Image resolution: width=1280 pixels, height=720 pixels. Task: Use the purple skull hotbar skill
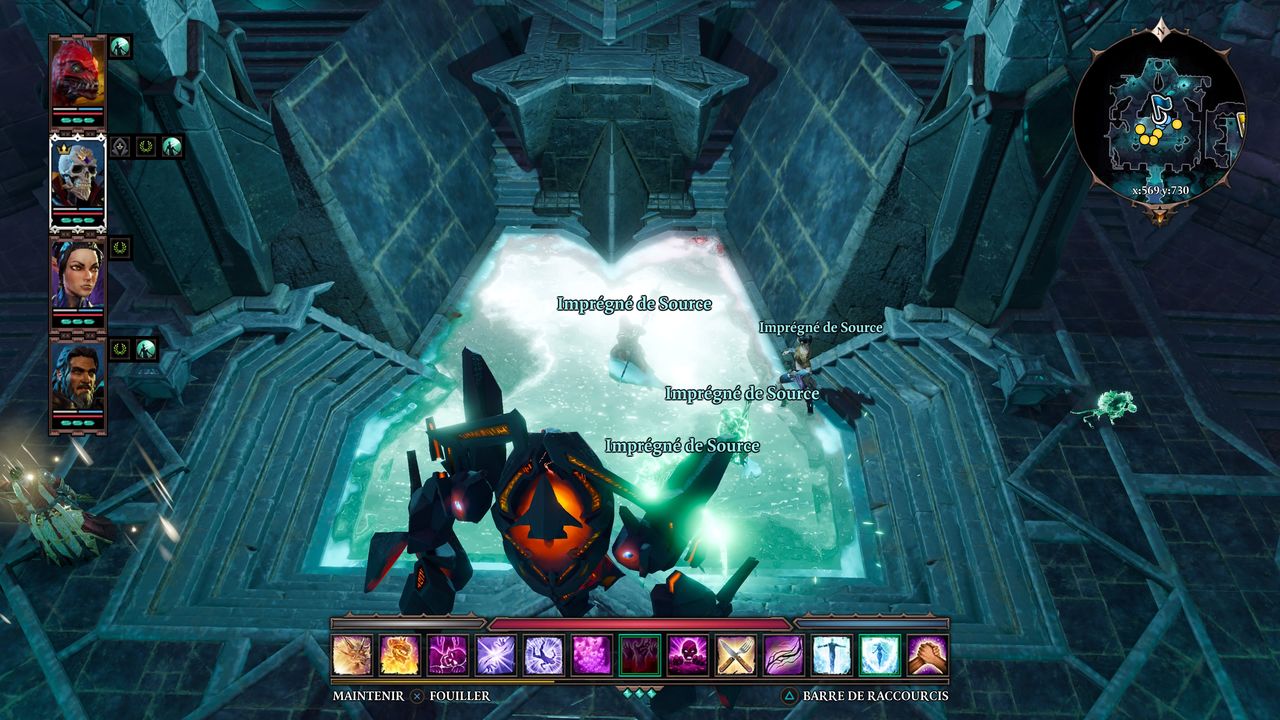pyautogui.click(x=688, y=655)
